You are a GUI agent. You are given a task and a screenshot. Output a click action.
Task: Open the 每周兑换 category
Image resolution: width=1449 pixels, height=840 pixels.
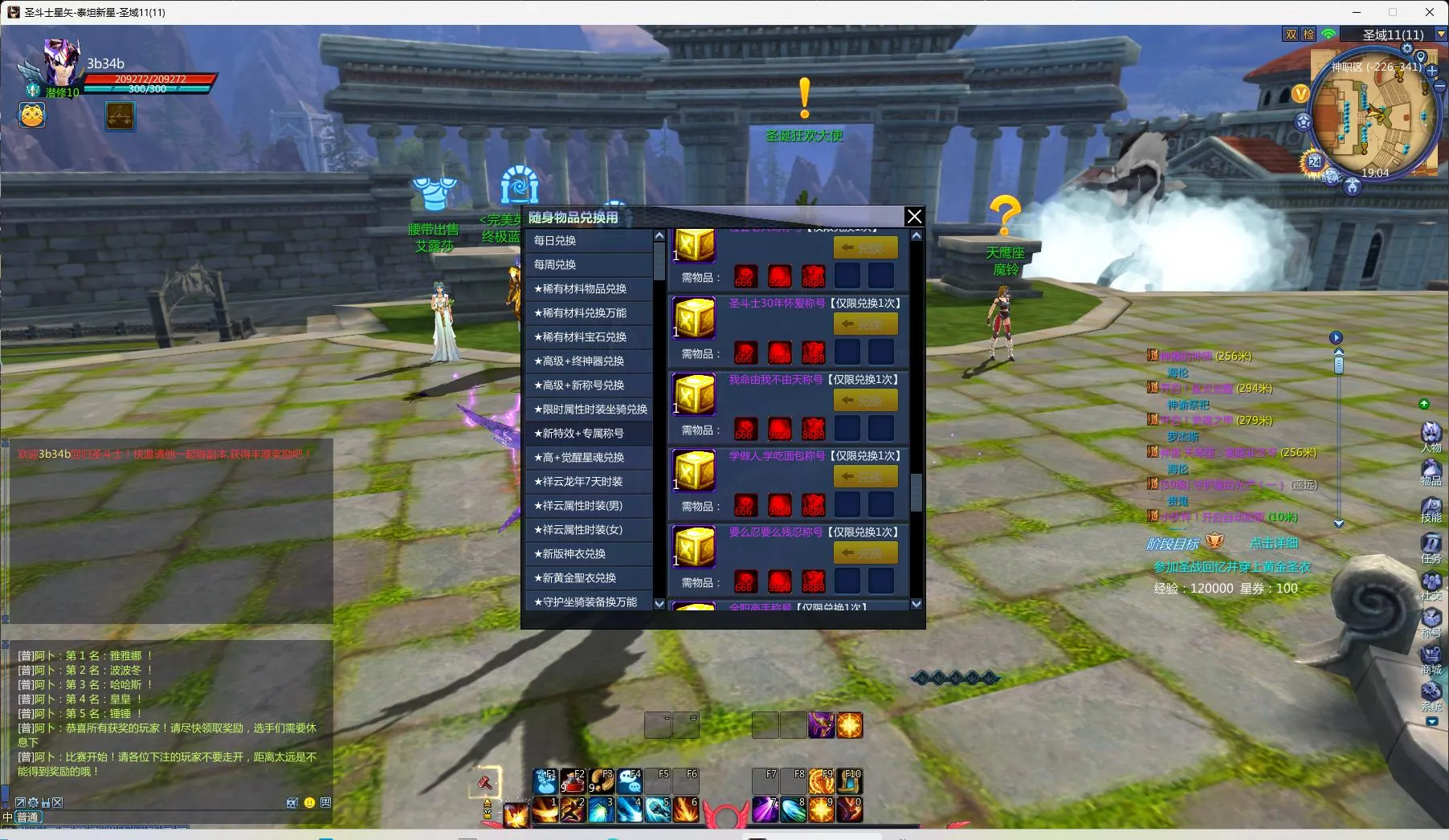click(x=588, y=265)
